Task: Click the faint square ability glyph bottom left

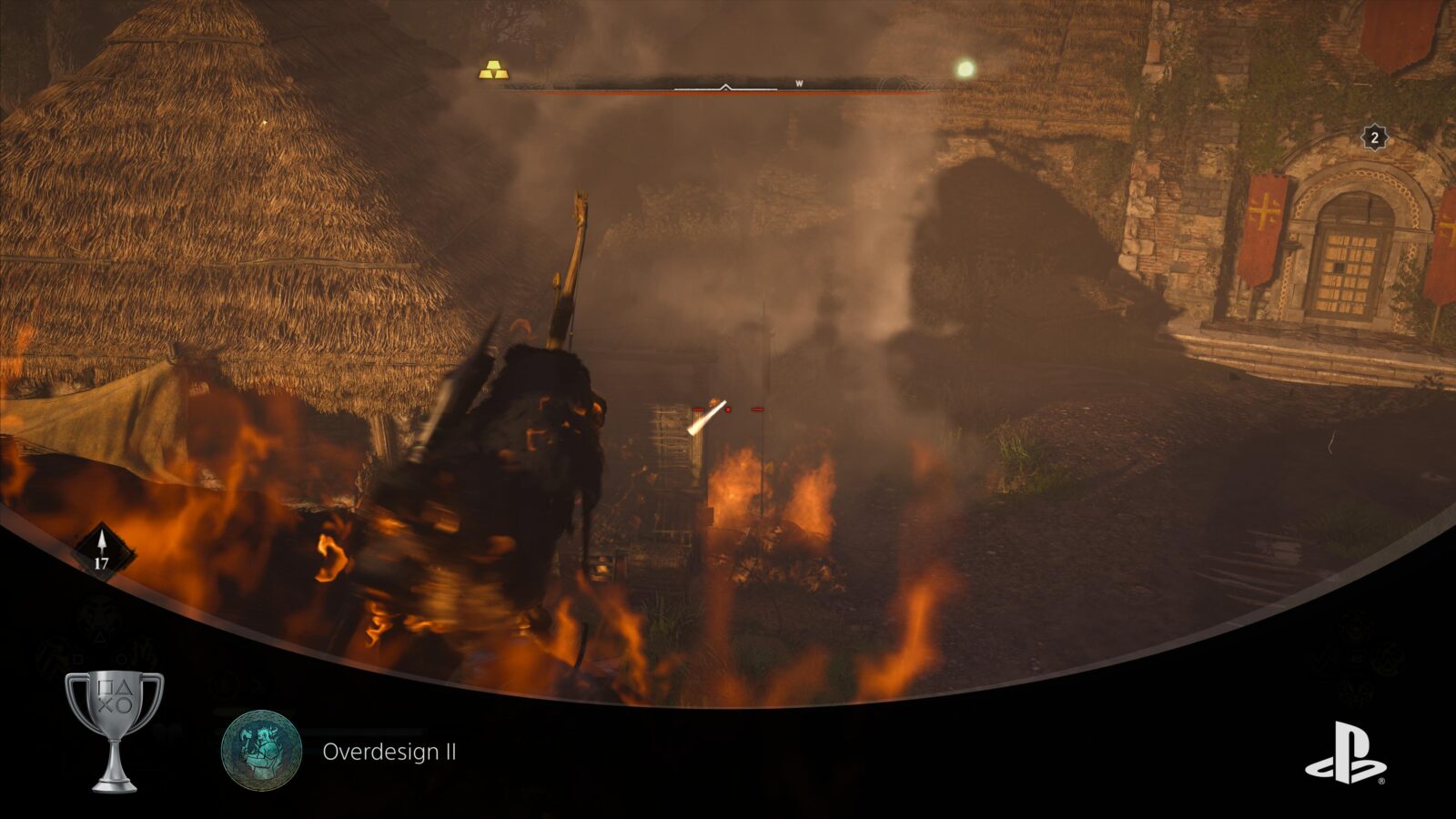Action: pyautogui.click(x=76, y=659)
